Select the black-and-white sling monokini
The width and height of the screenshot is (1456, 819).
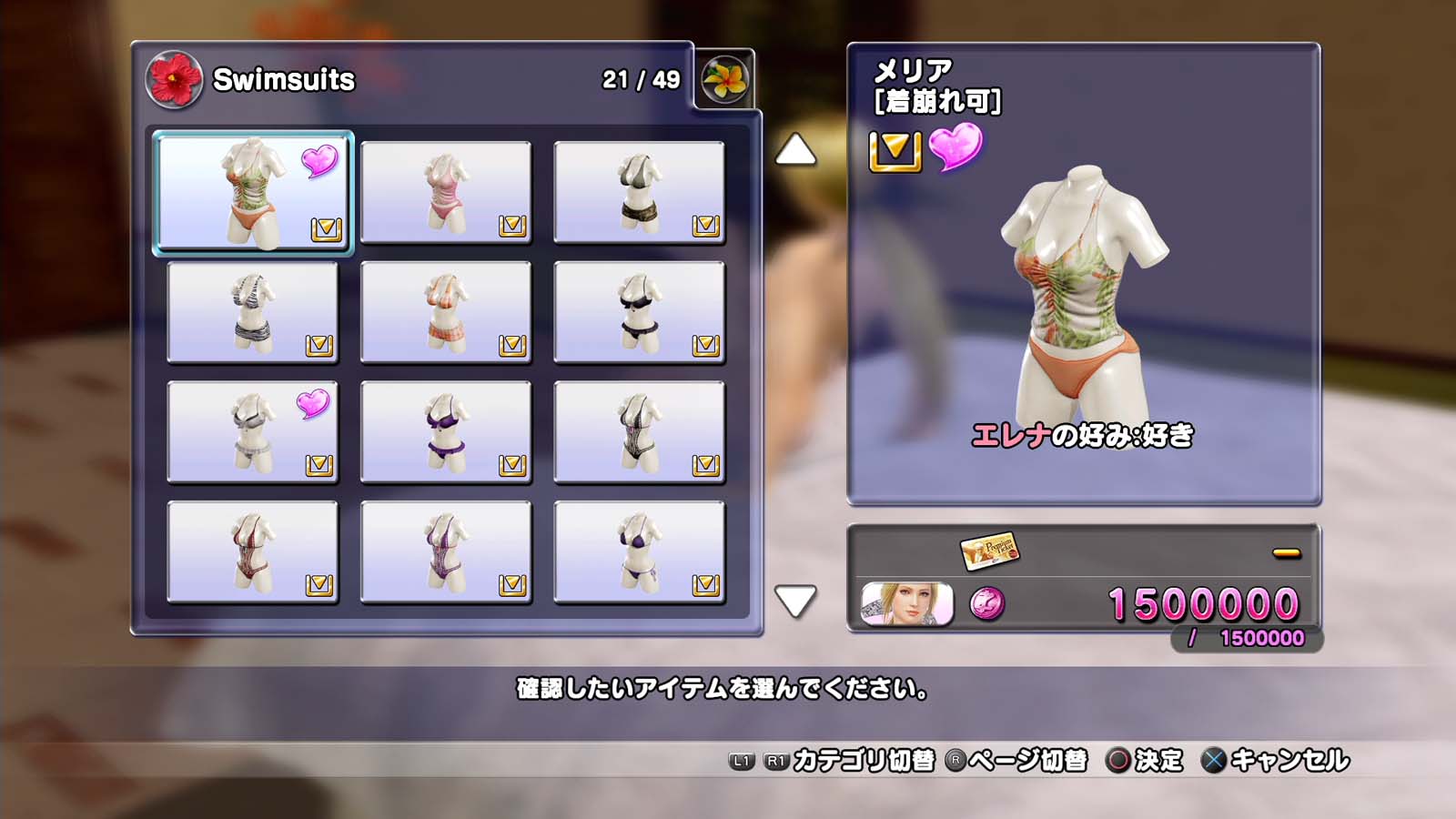point(639,432)
